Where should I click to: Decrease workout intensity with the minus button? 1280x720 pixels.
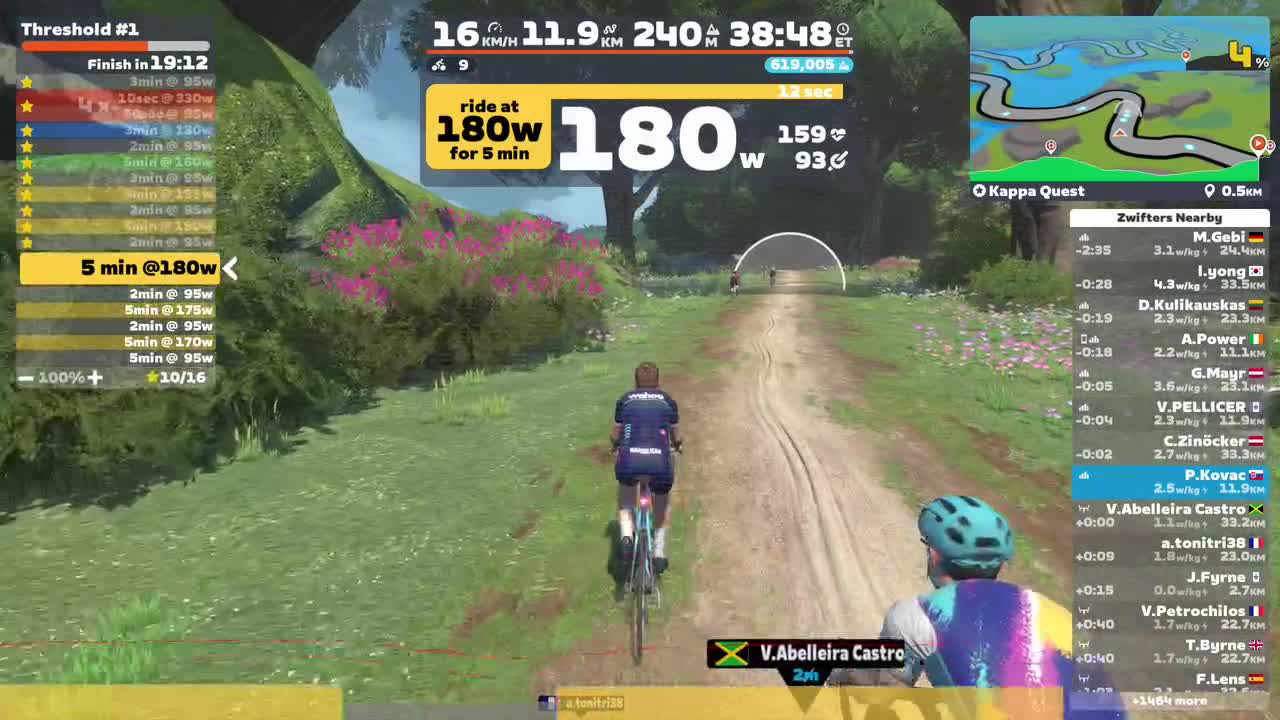click(x=24, y=378)
